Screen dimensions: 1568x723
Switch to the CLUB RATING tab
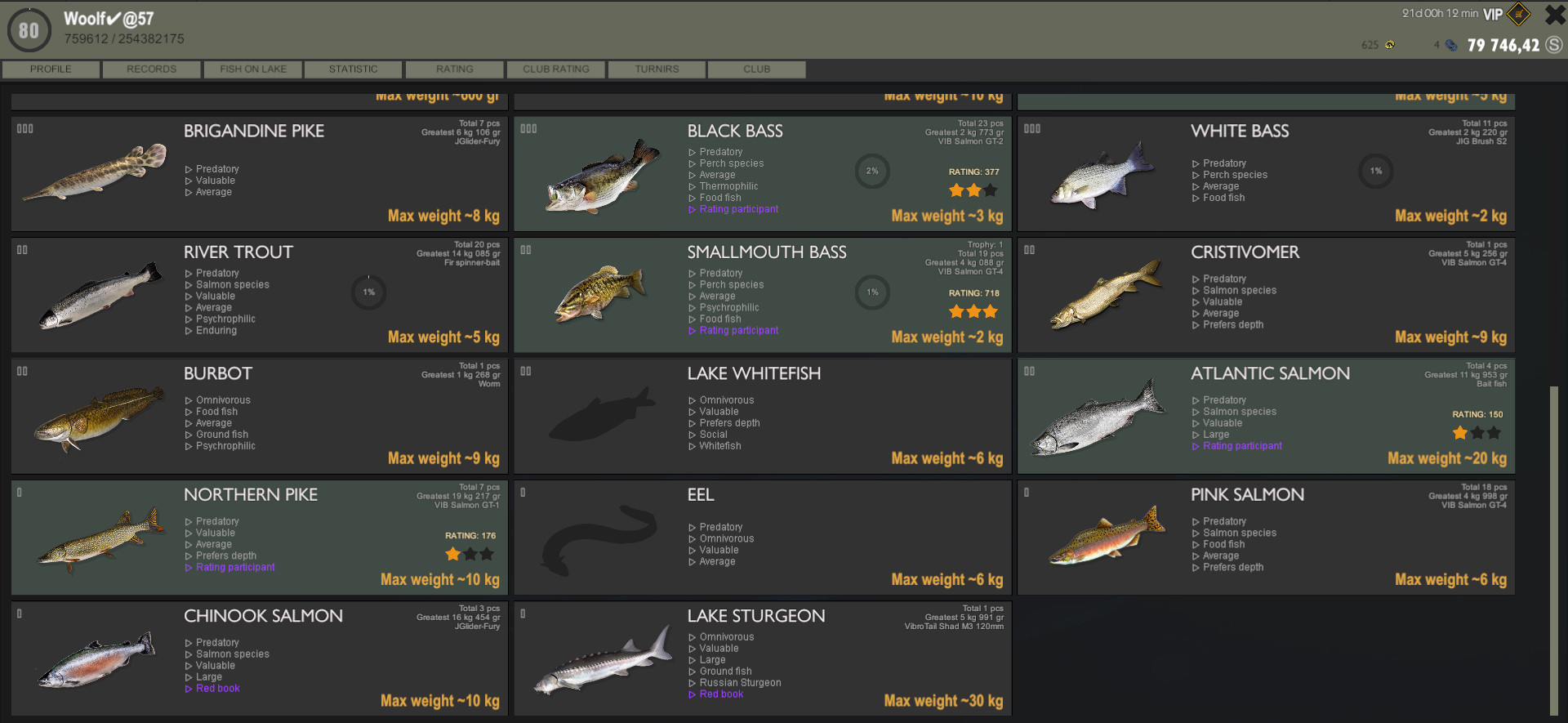555,69
